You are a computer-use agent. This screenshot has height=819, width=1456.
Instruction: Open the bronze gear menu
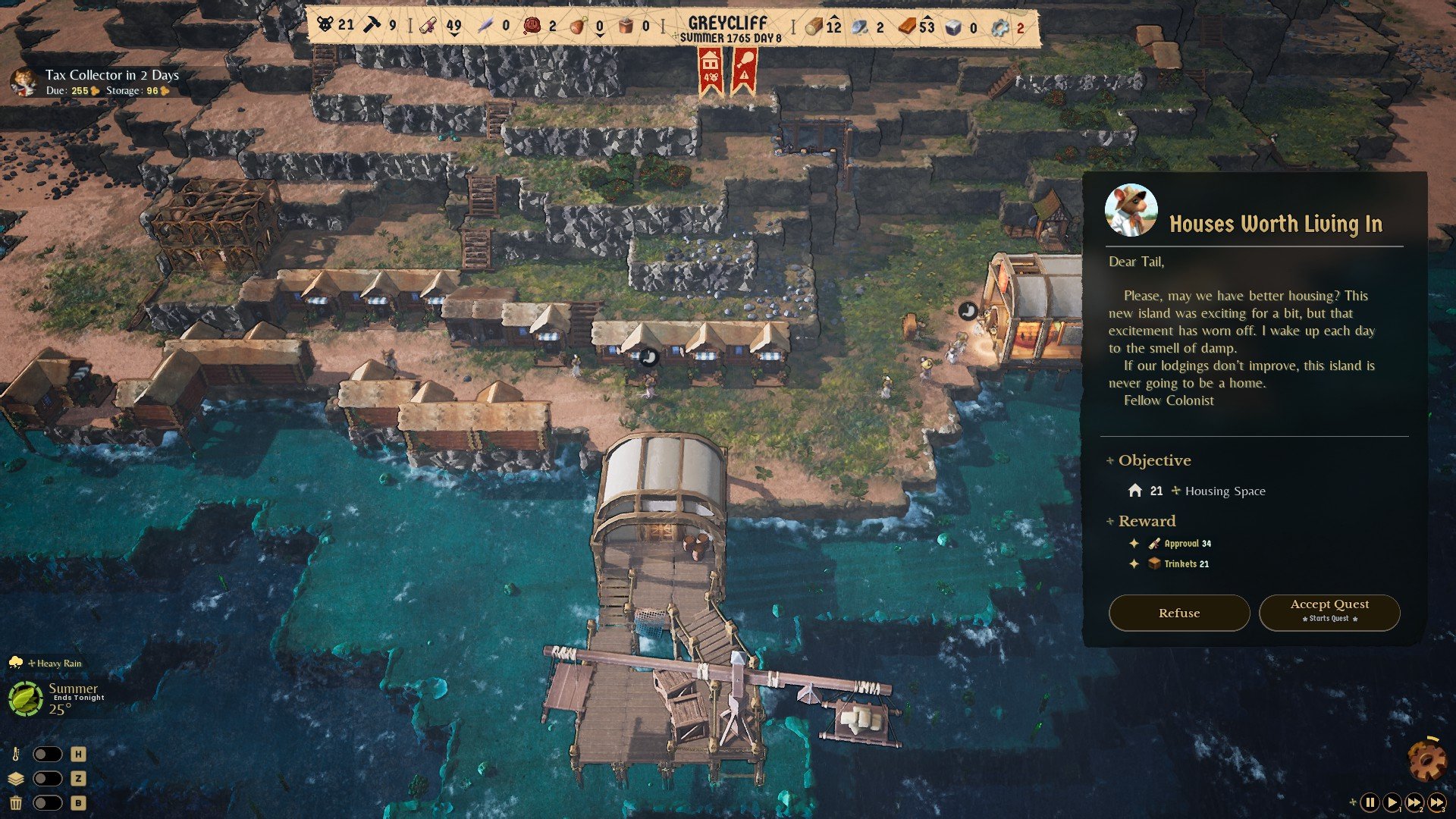click(1426, 760)
